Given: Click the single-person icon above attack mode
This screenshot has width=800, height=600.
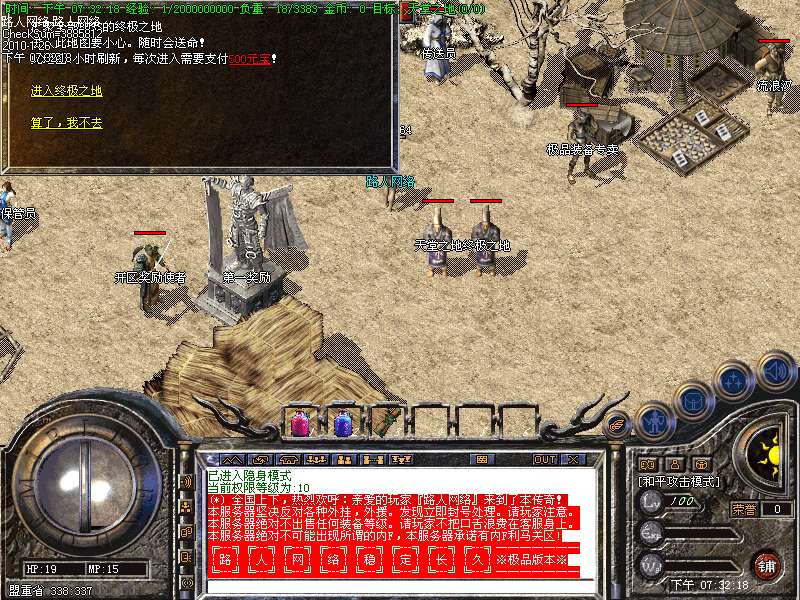Looking at the screenshot, I should pyautogui.click(x=675, y=464).
